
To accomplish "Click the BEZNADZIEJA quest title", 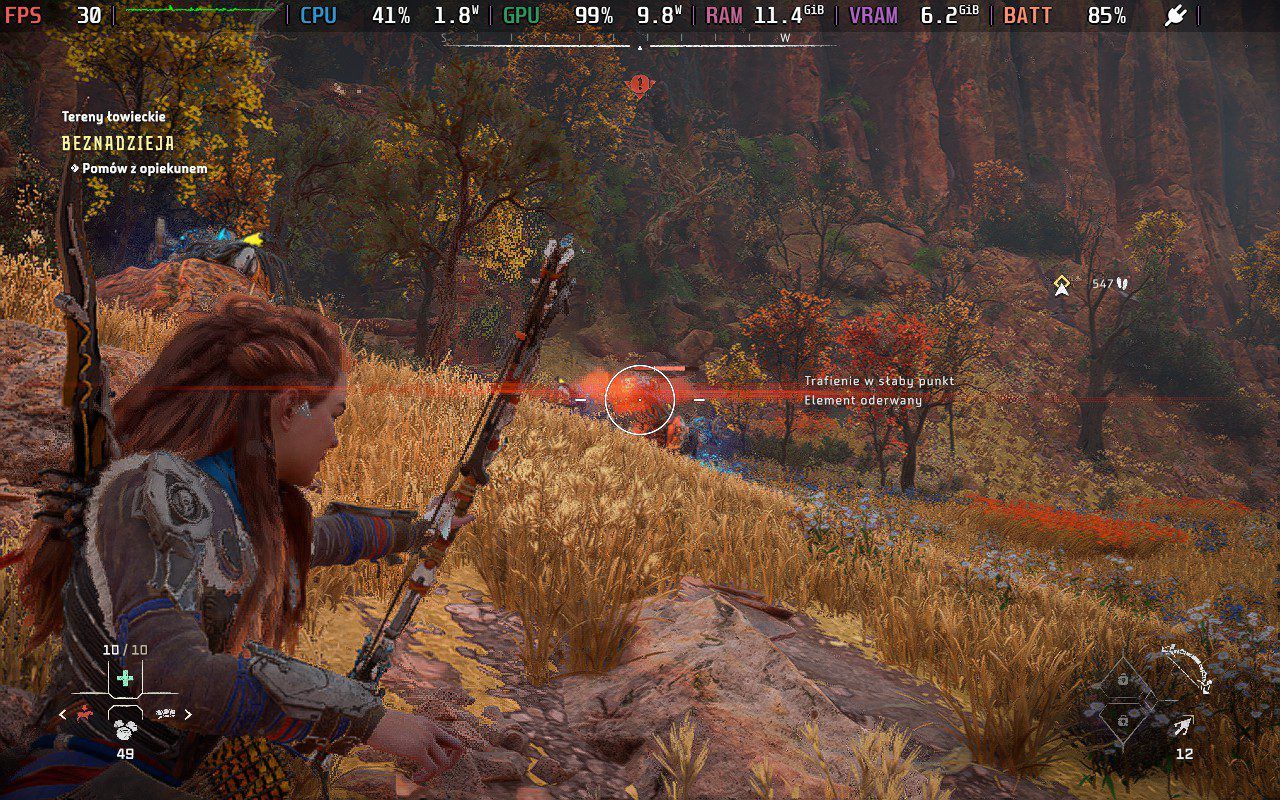I will [x=117, y=144].
